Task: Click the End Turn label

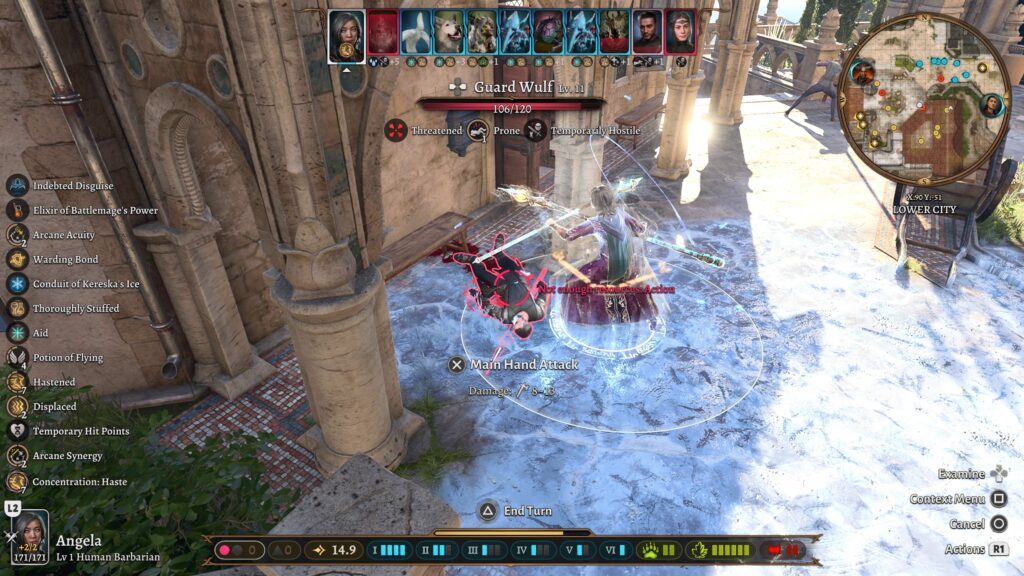Action: pyautogui.click(x=527, y=511)
